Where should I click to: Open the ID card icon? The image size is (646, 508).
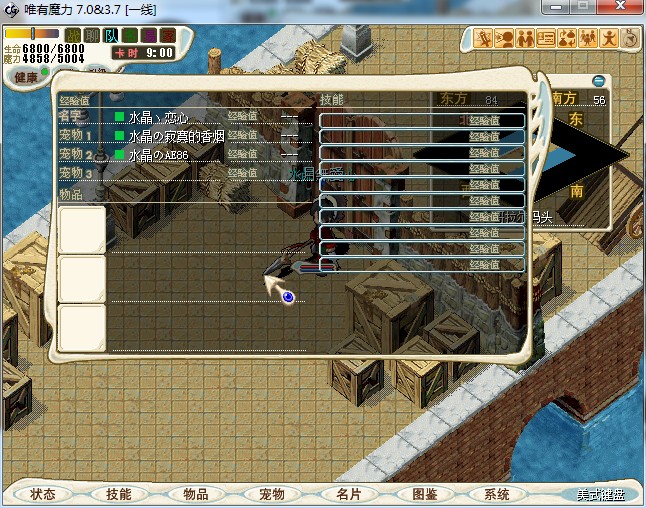coord(546,39)
